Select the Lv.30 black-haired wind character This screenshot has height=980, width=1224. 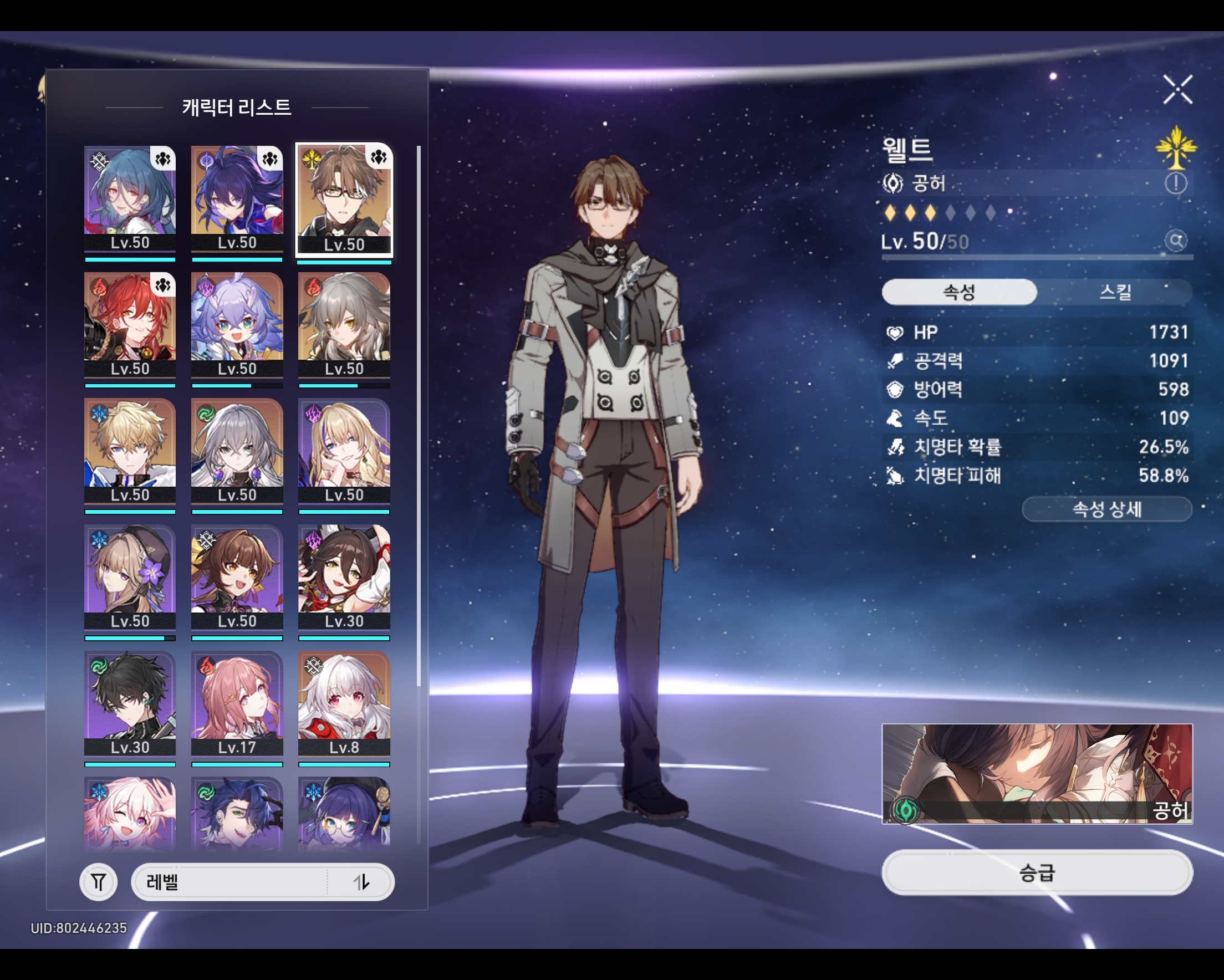tap(130, 703)
